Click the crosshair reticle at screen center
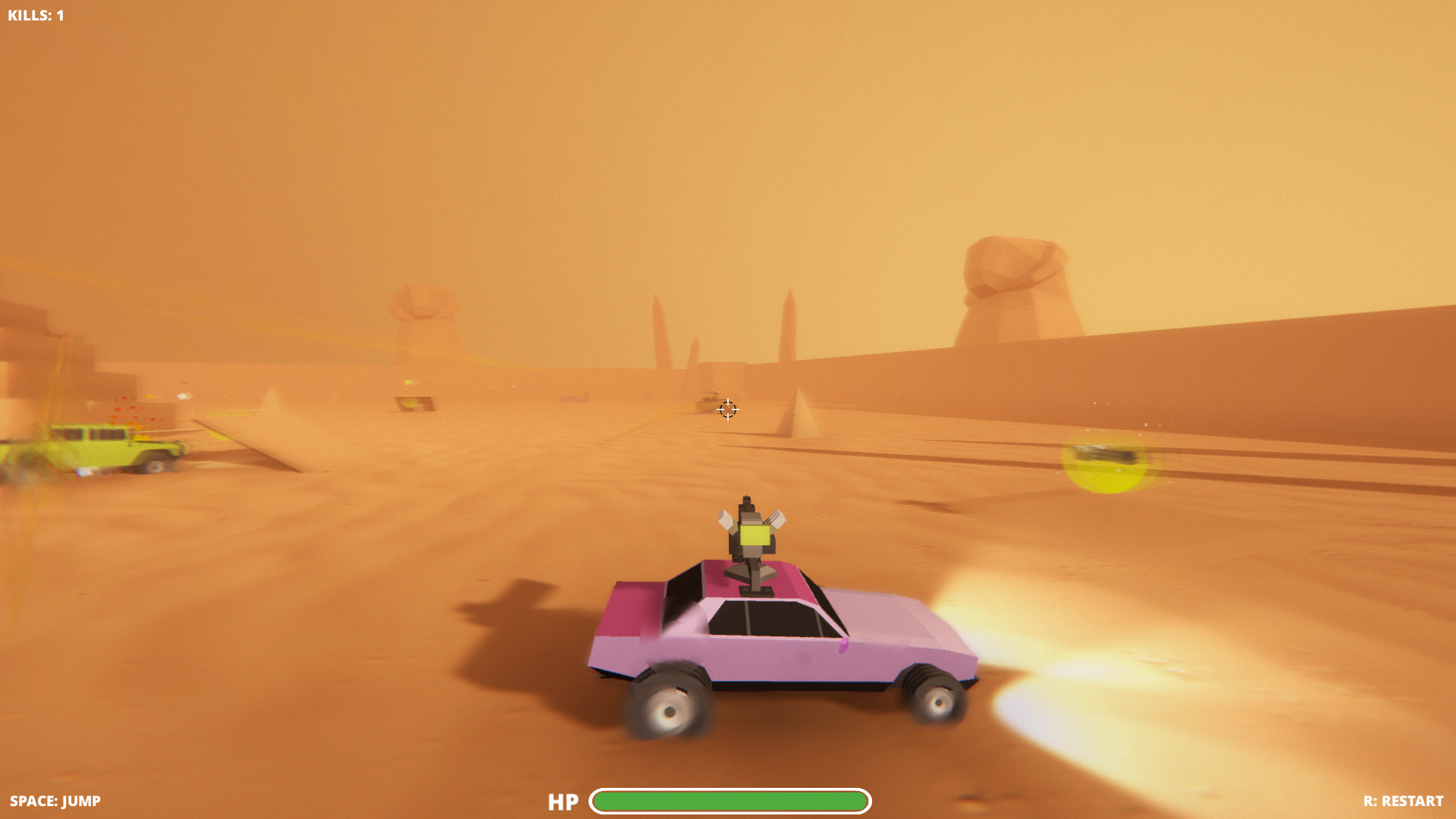 (x=727, y=409)
